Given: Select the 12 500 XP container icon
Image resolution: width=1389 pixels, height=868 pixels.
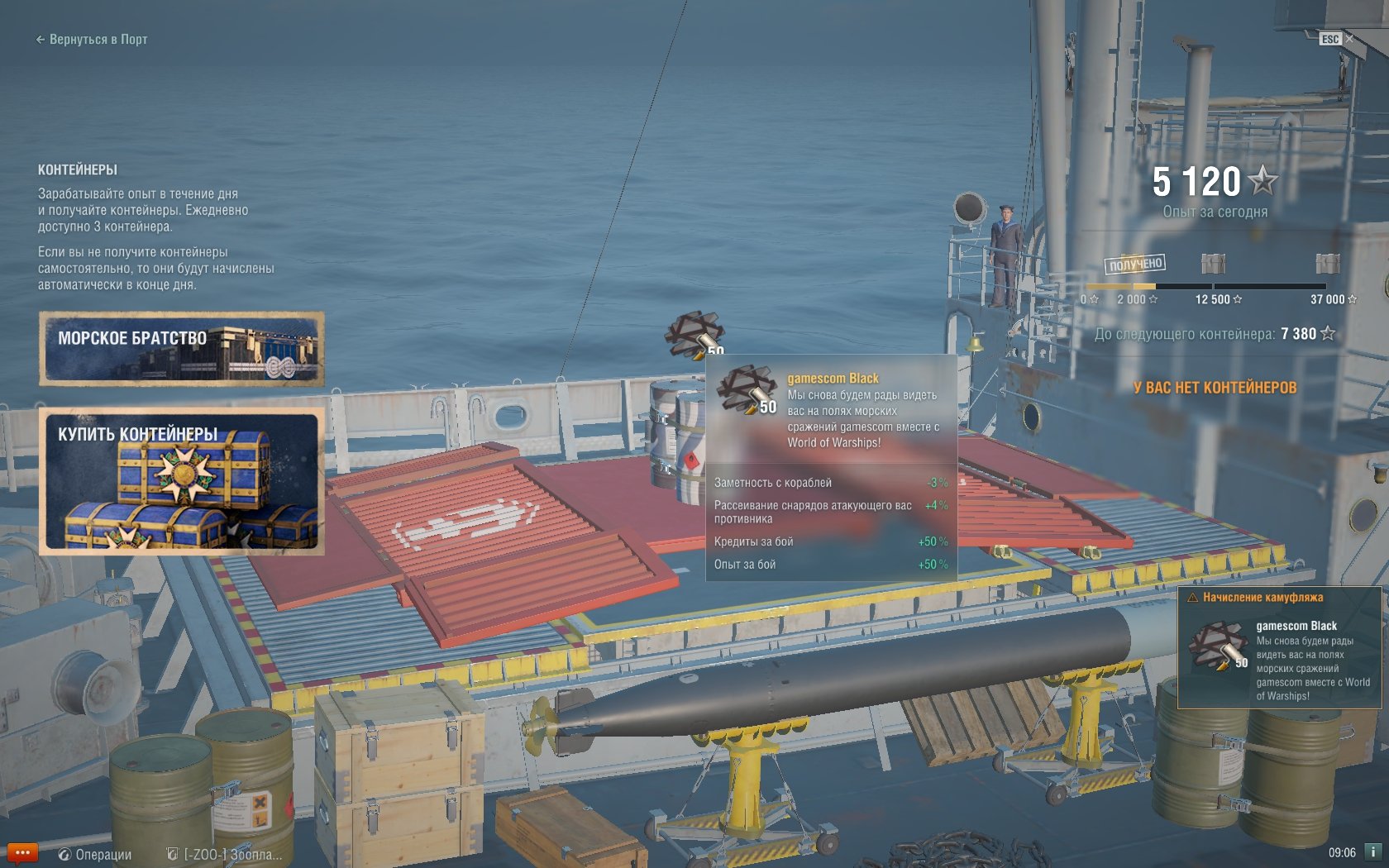Looking at the screenshot, I should [1213, 264].
